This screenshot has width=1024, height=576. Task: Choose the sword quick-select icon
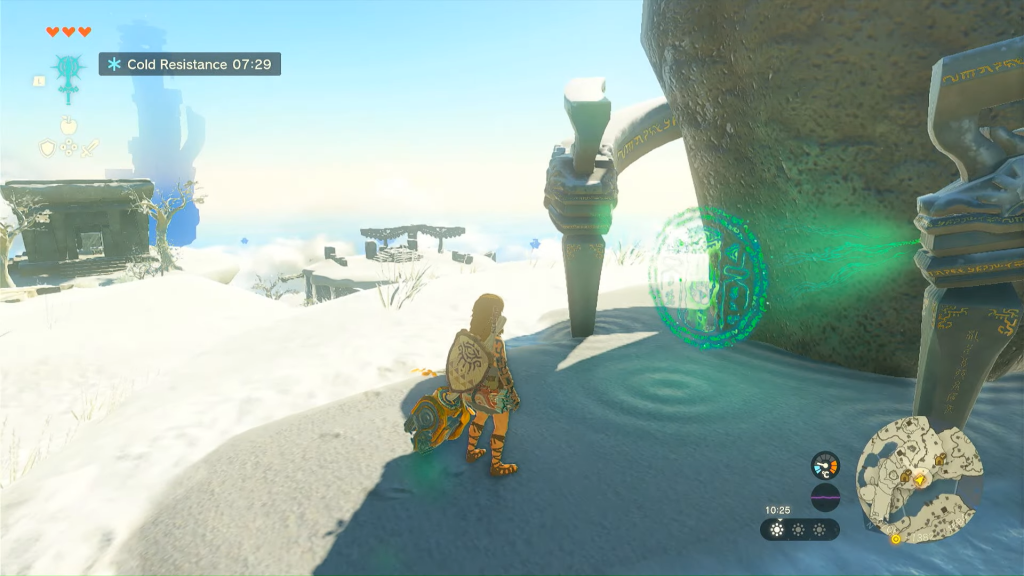point(89,148)
